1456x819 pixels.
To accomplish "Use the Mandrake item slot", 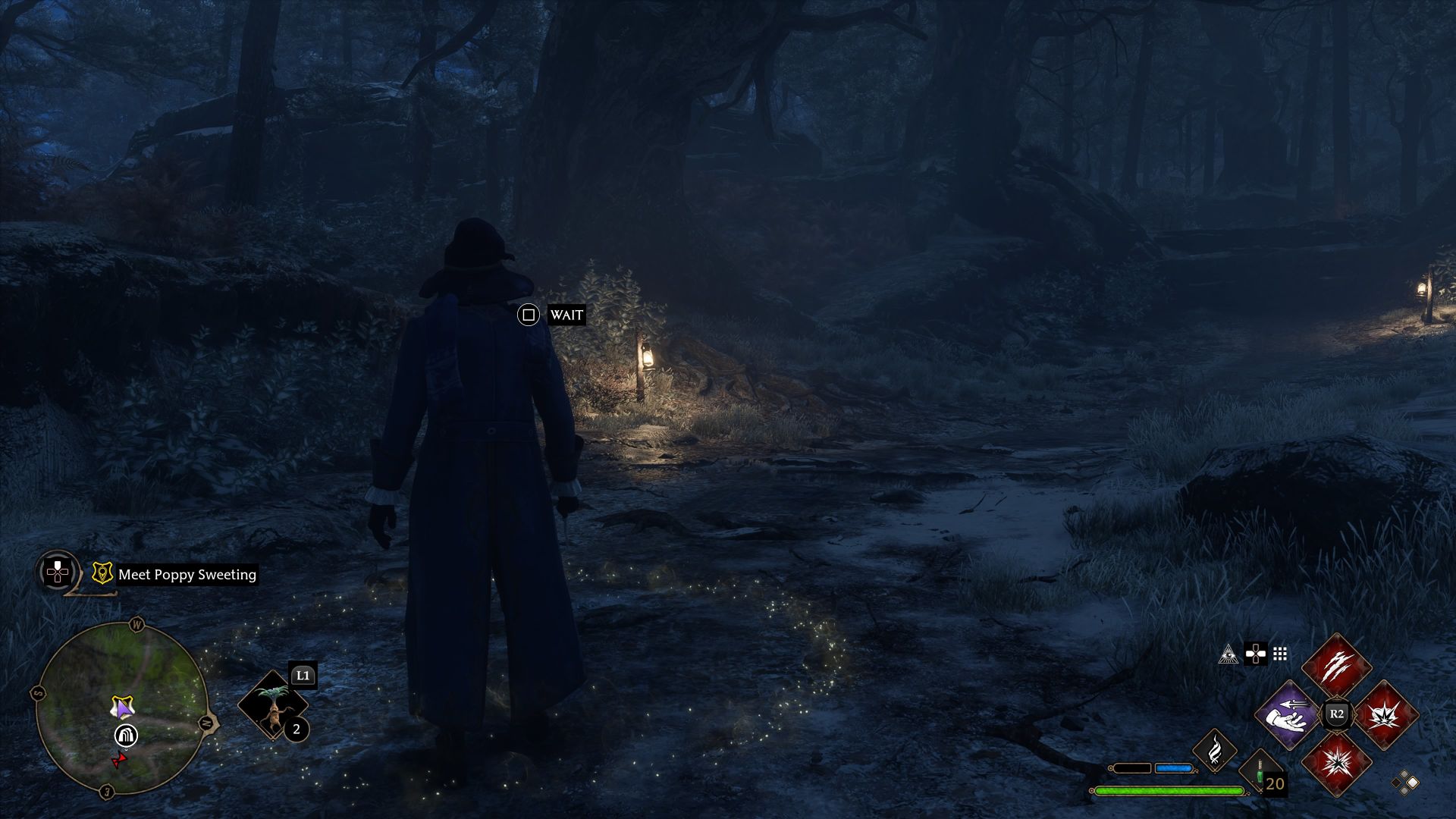I will [273, 705].
